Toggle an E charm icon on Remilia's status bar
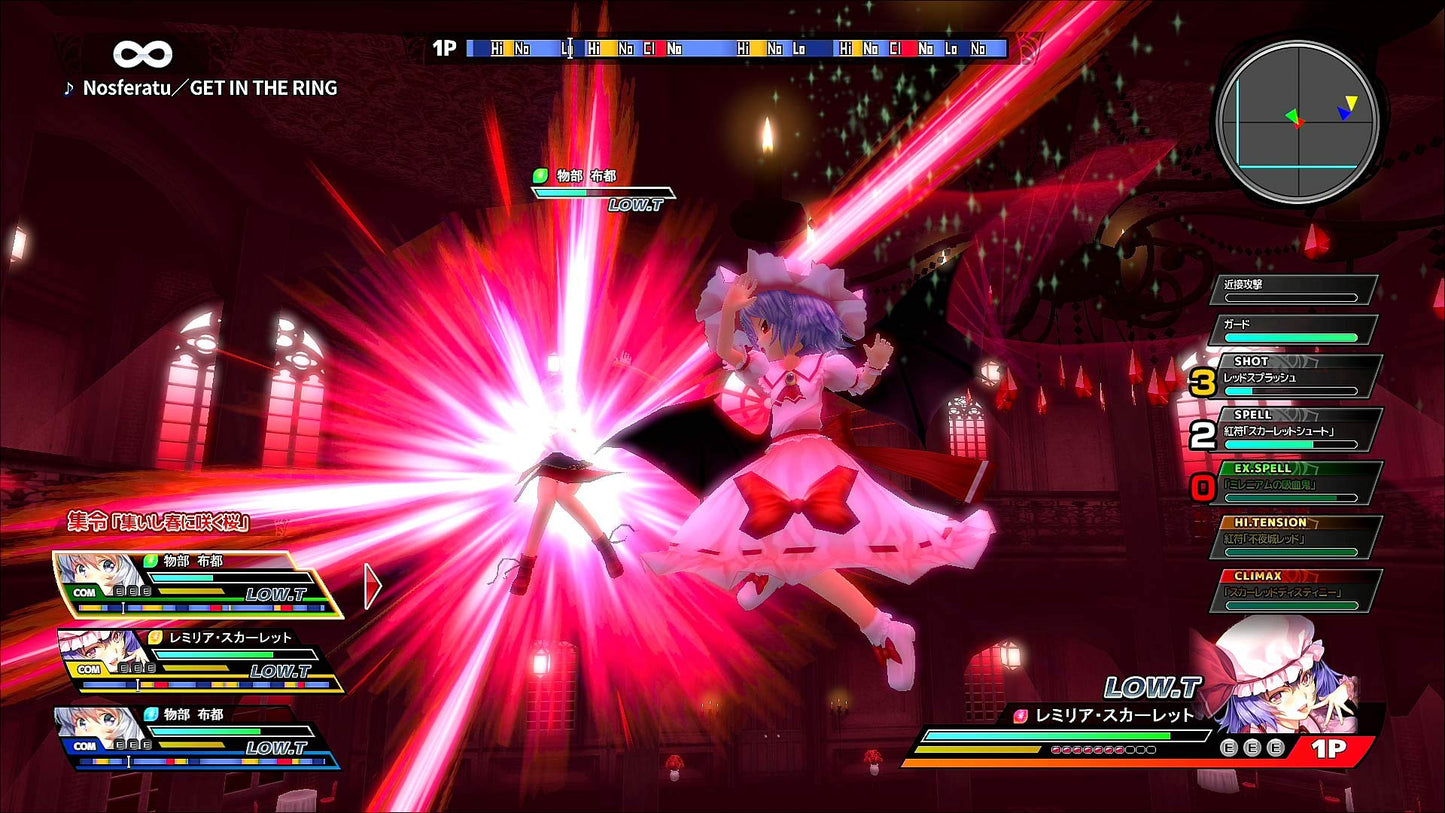This screenshot has width=1445, height=813. tap(1251, 747)
